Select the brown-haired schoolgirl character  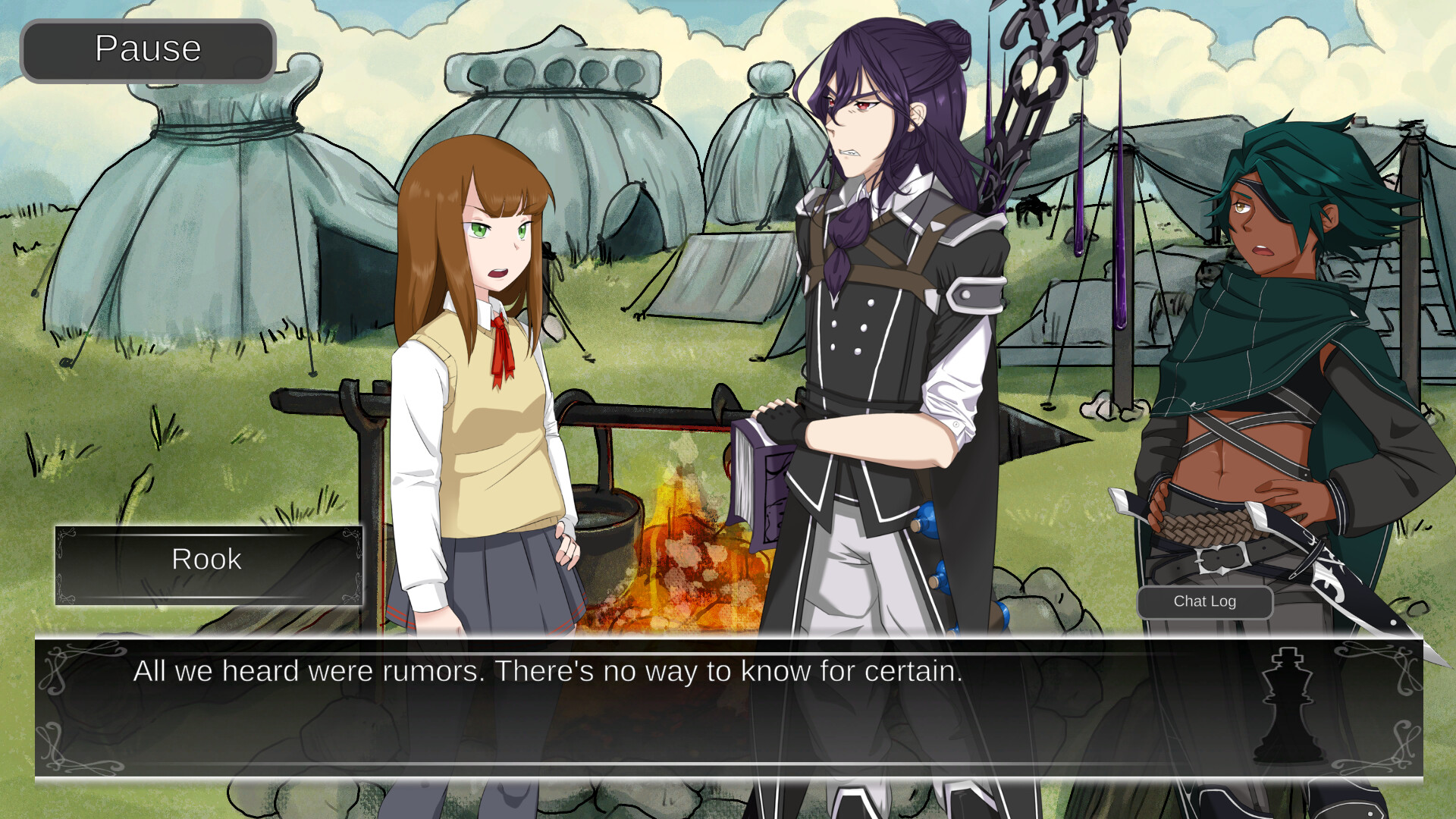pos(485,341)
